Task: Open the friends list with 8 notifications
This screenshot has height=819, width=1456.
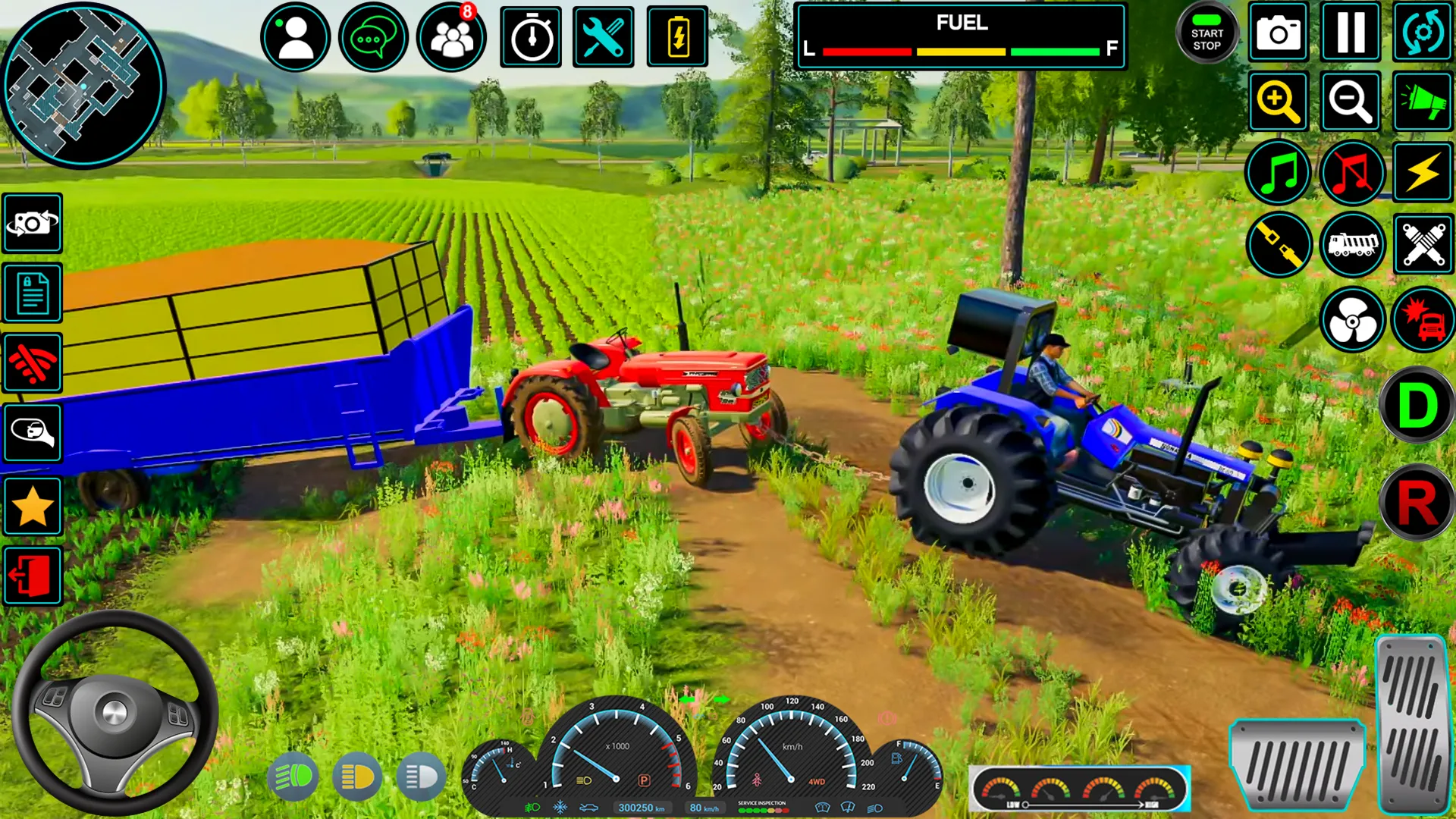Action: click(450, 37)
